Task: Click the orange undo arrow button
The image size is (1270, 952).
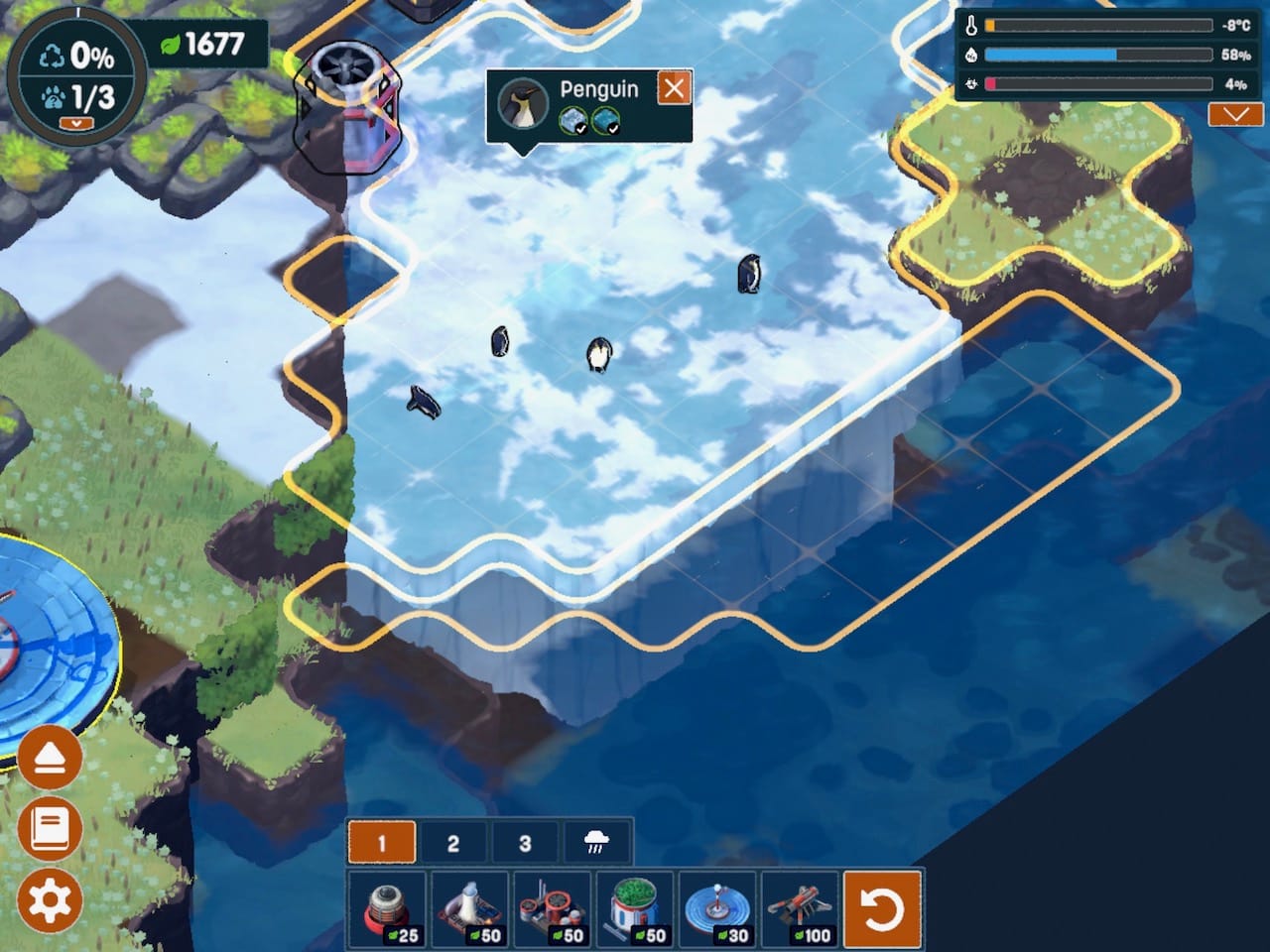Action: pyautogui.click(x=882, y=909)
